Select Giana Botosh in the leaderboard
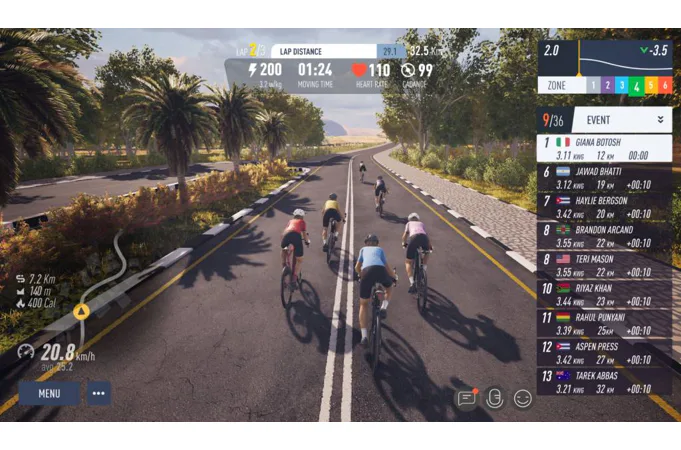681x450 pixels. click(605, 149)
